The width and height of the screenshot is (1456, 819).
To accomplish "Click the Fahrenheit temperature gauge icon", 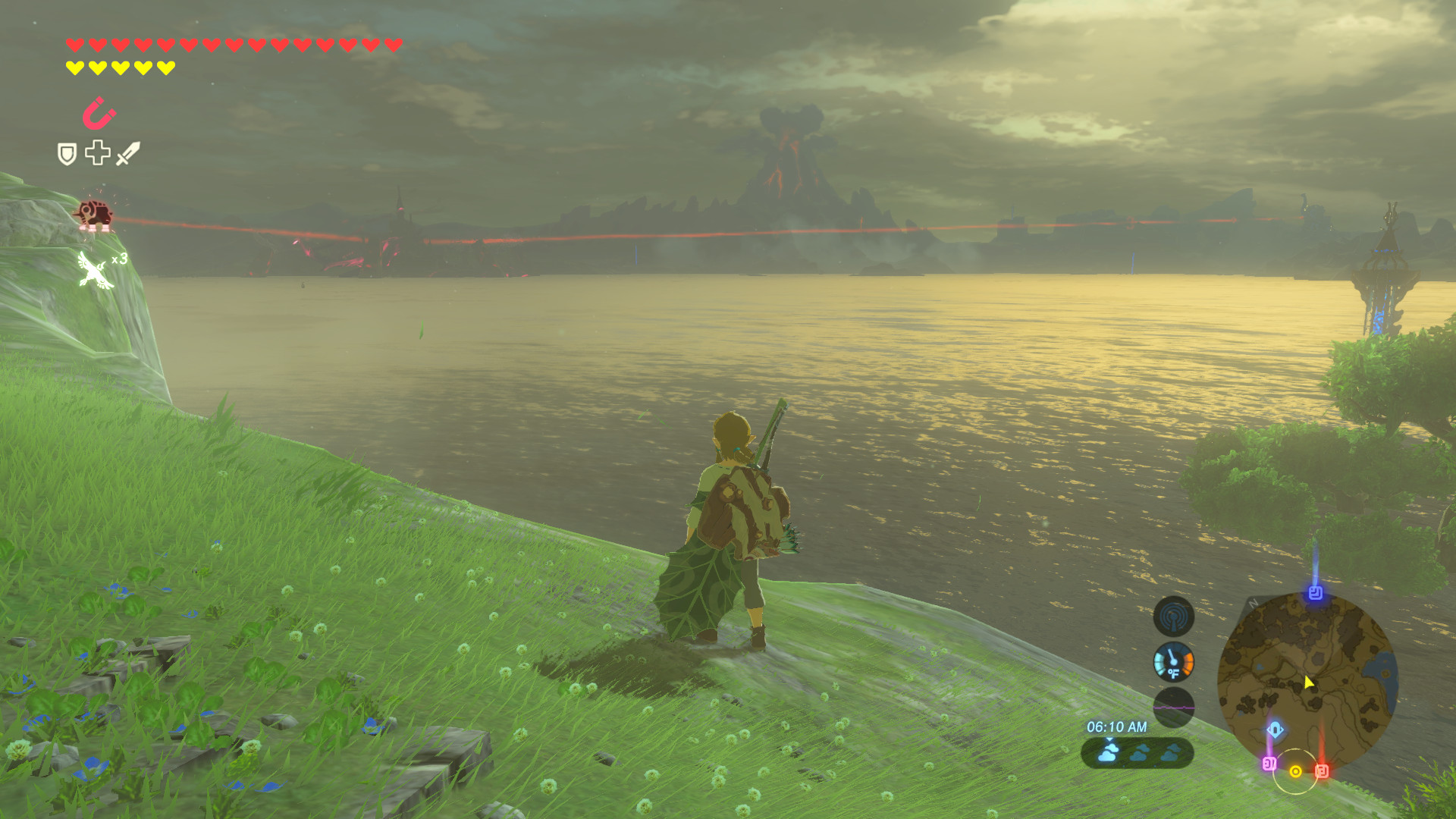I will (1173, 661).
